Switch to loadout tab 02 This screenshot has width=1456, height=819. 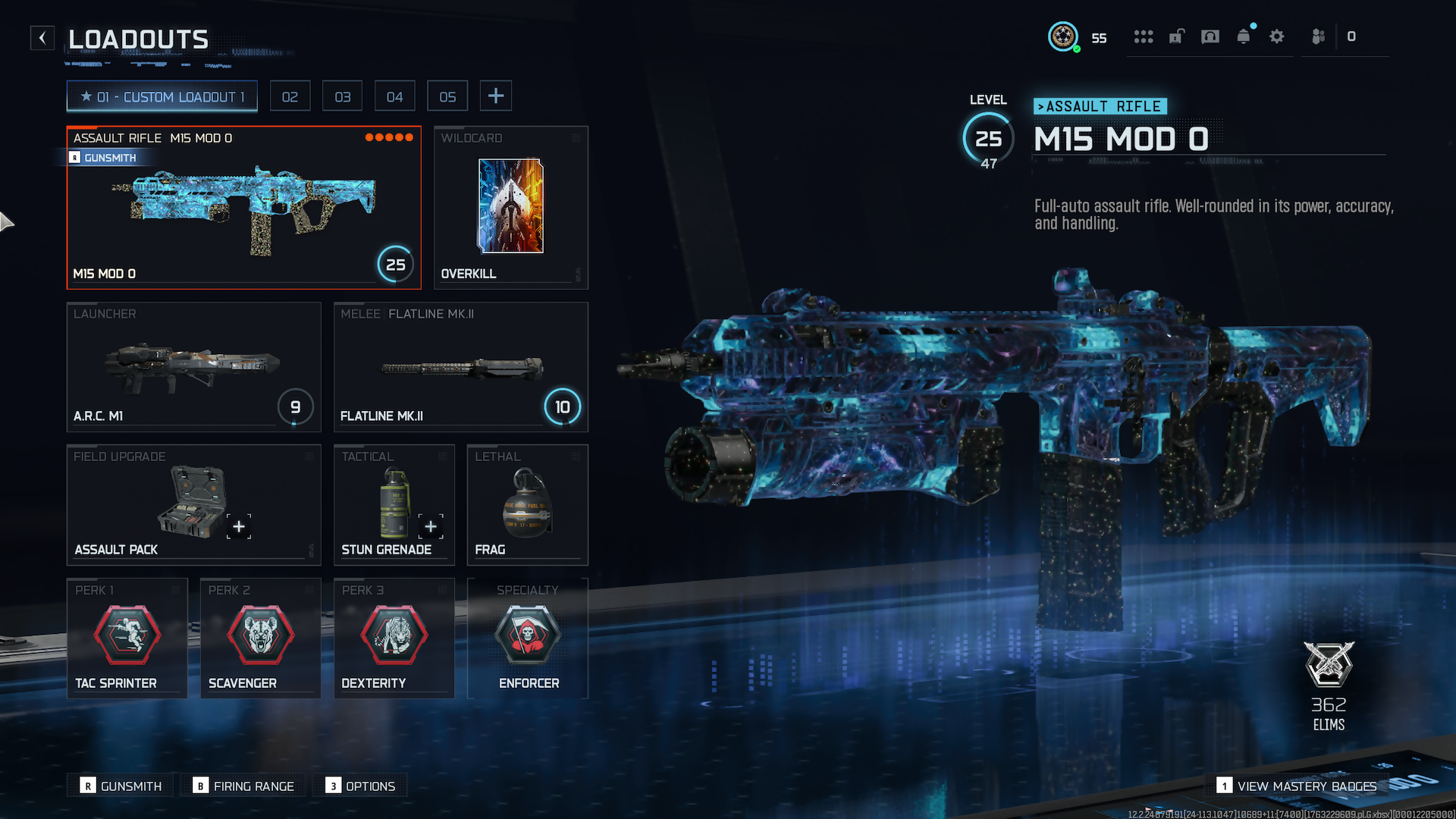coord(290,97)
